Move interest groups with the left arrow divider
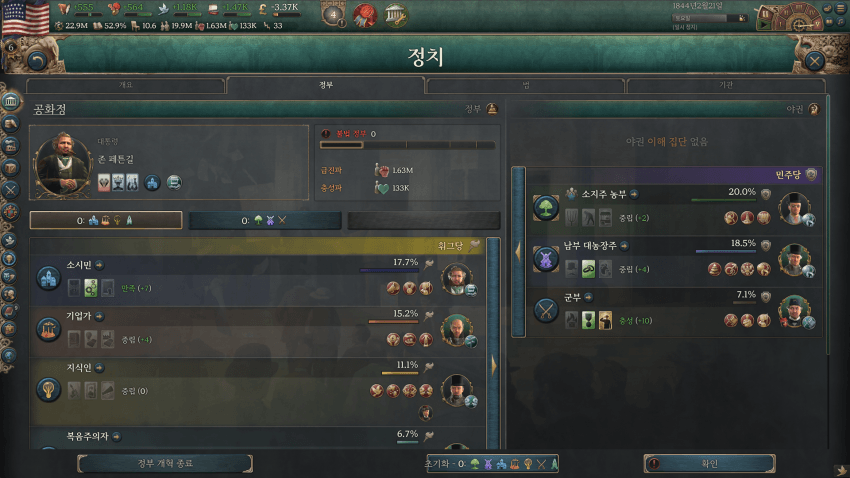850x478 pixels. 518,253
